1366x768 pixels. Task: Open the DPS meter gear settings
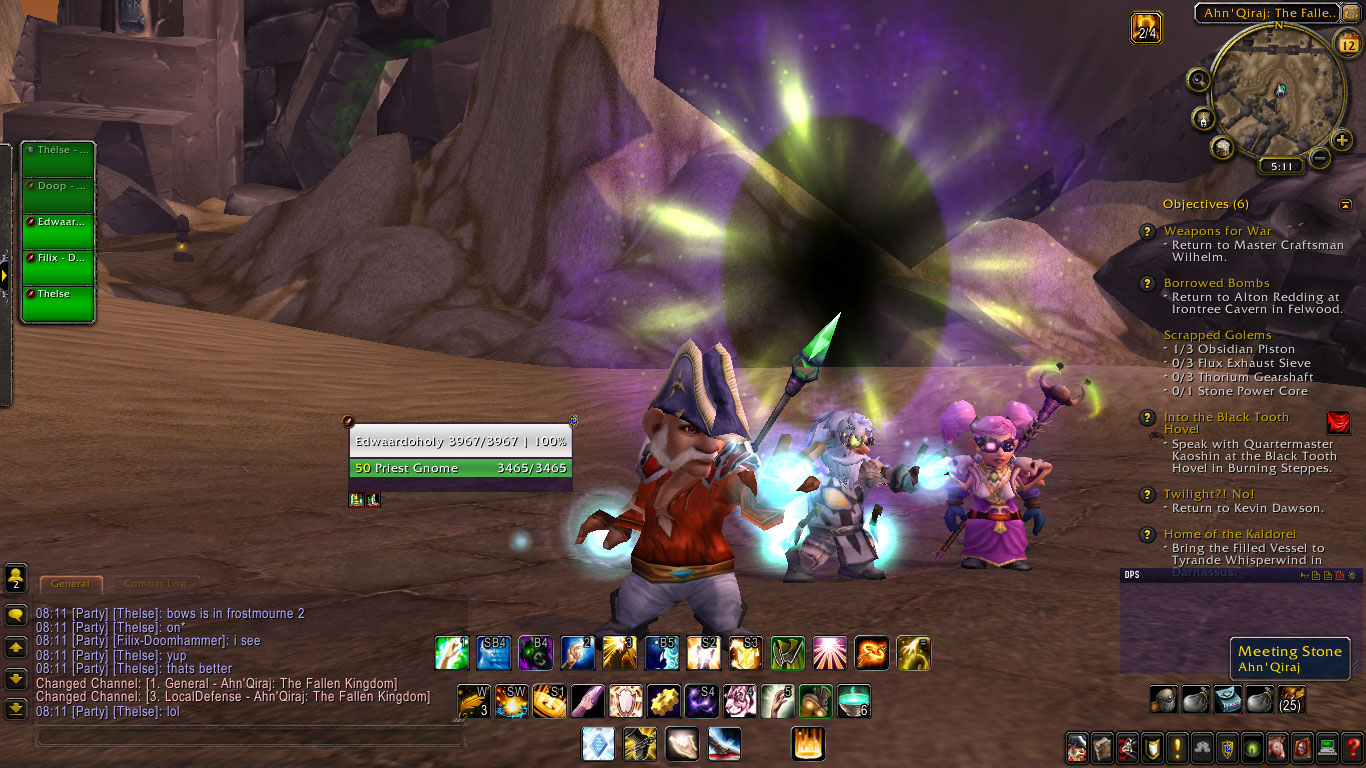pyautogui.click(x=1352, y=575)
